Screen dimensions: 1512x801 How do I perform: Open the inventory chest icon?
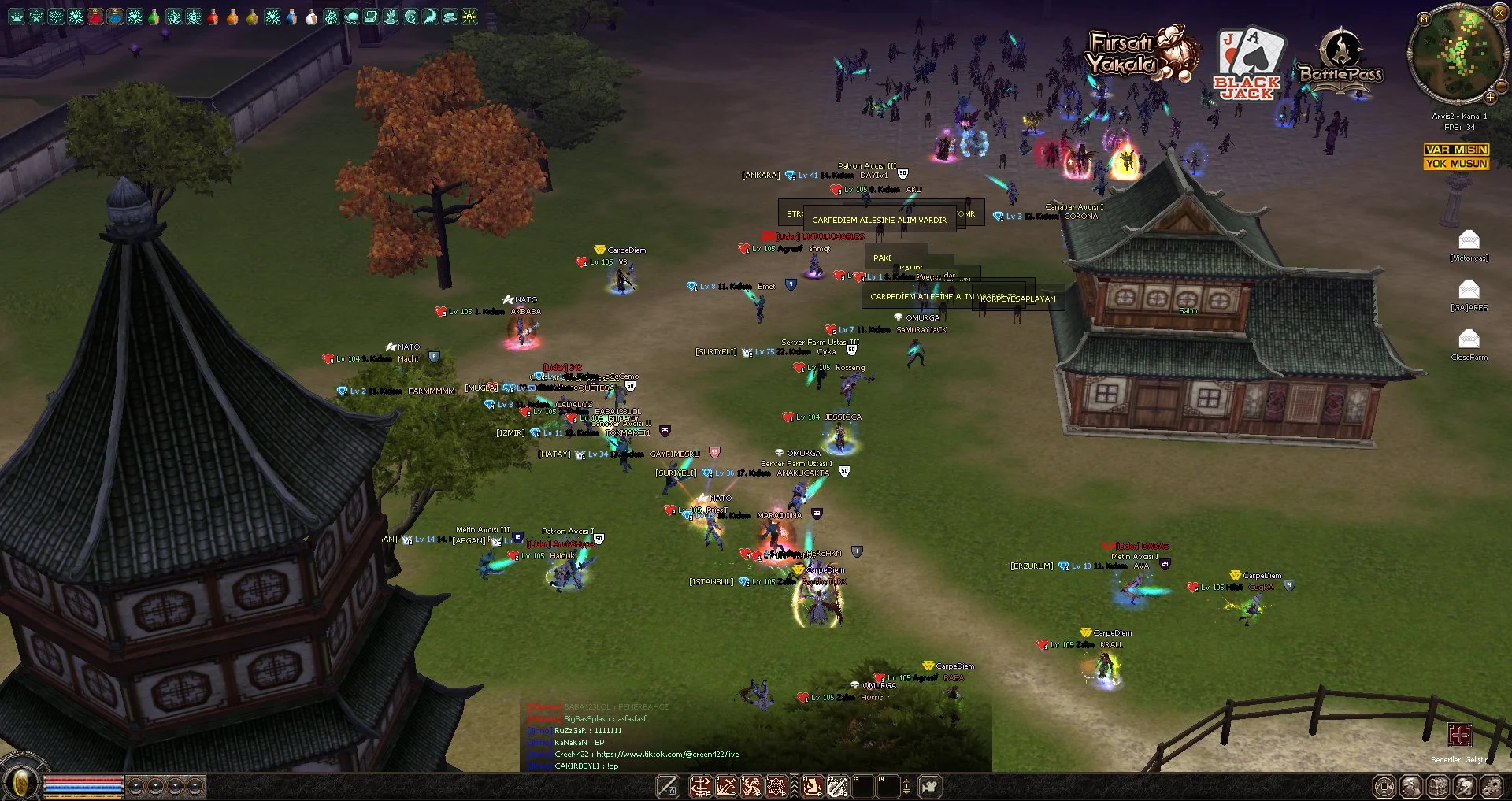(1438, 786)
